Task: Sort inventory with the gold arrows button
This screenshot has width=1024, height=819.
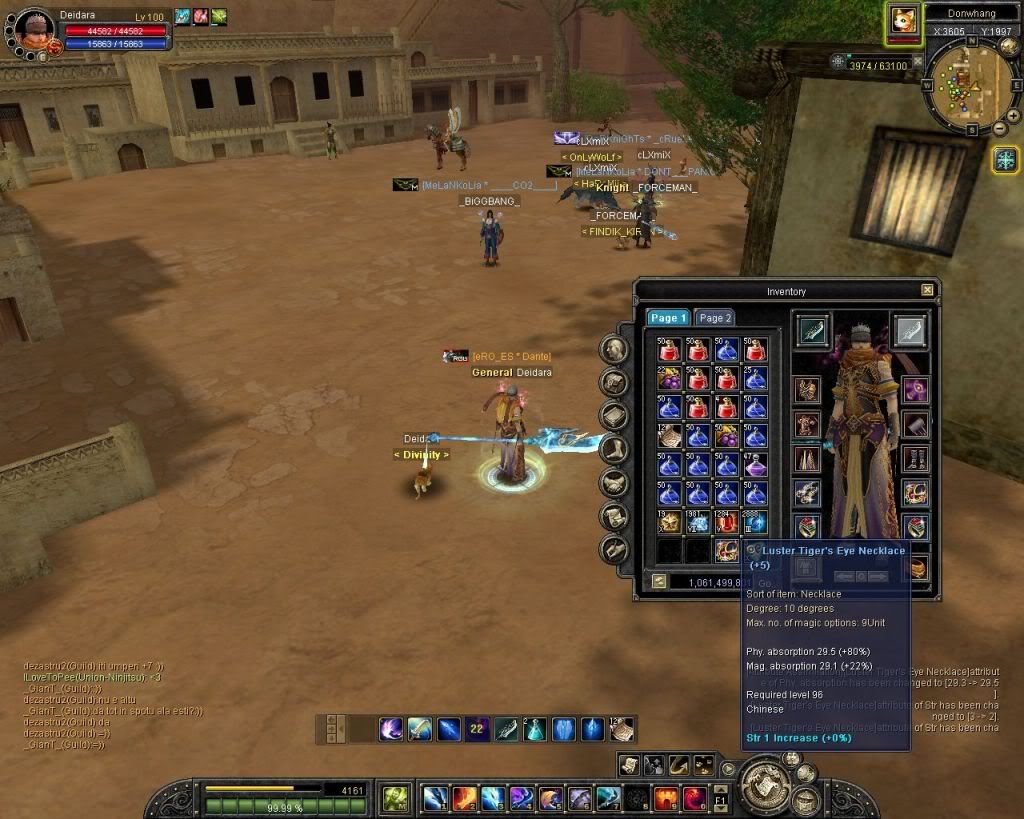Action: pos(659,581)
